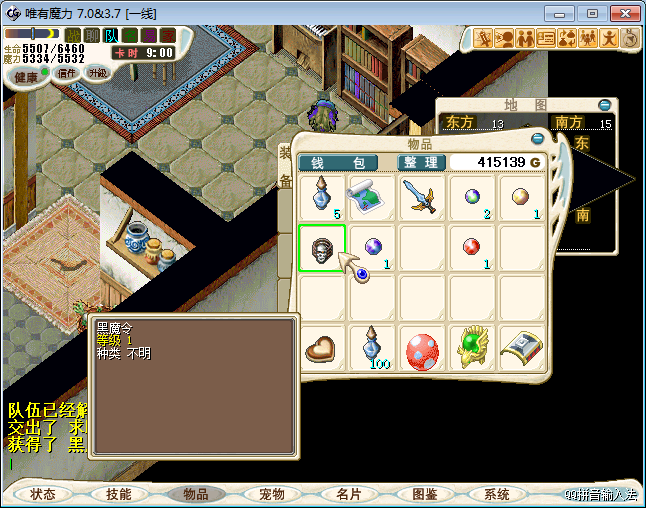Select the chocolate heart item

click(x=322, y=350)
